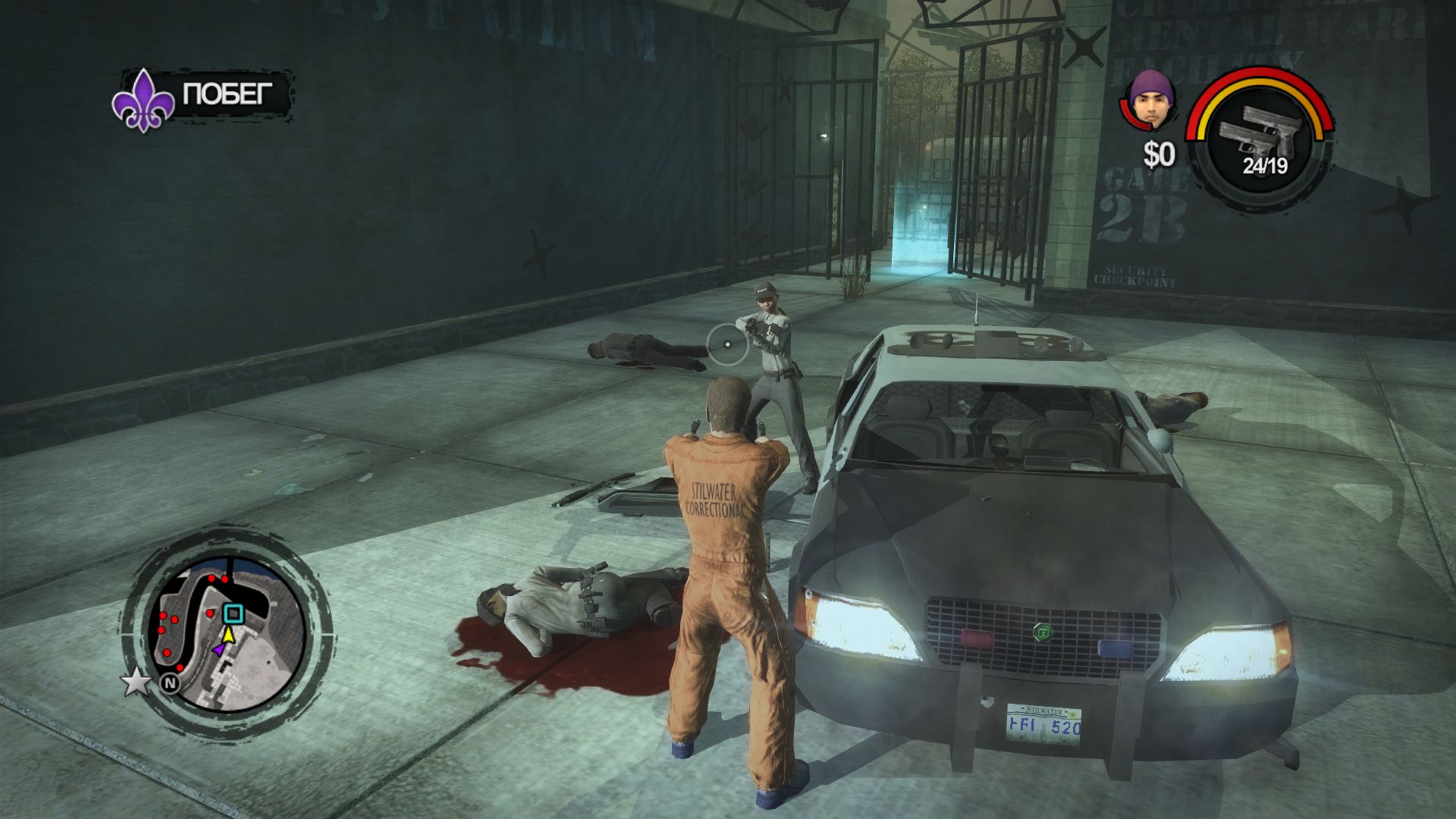This screenshot has width=1456, height=819.
Task: Click the cyan square objective marker on minimap
Action: click(233, 613)
